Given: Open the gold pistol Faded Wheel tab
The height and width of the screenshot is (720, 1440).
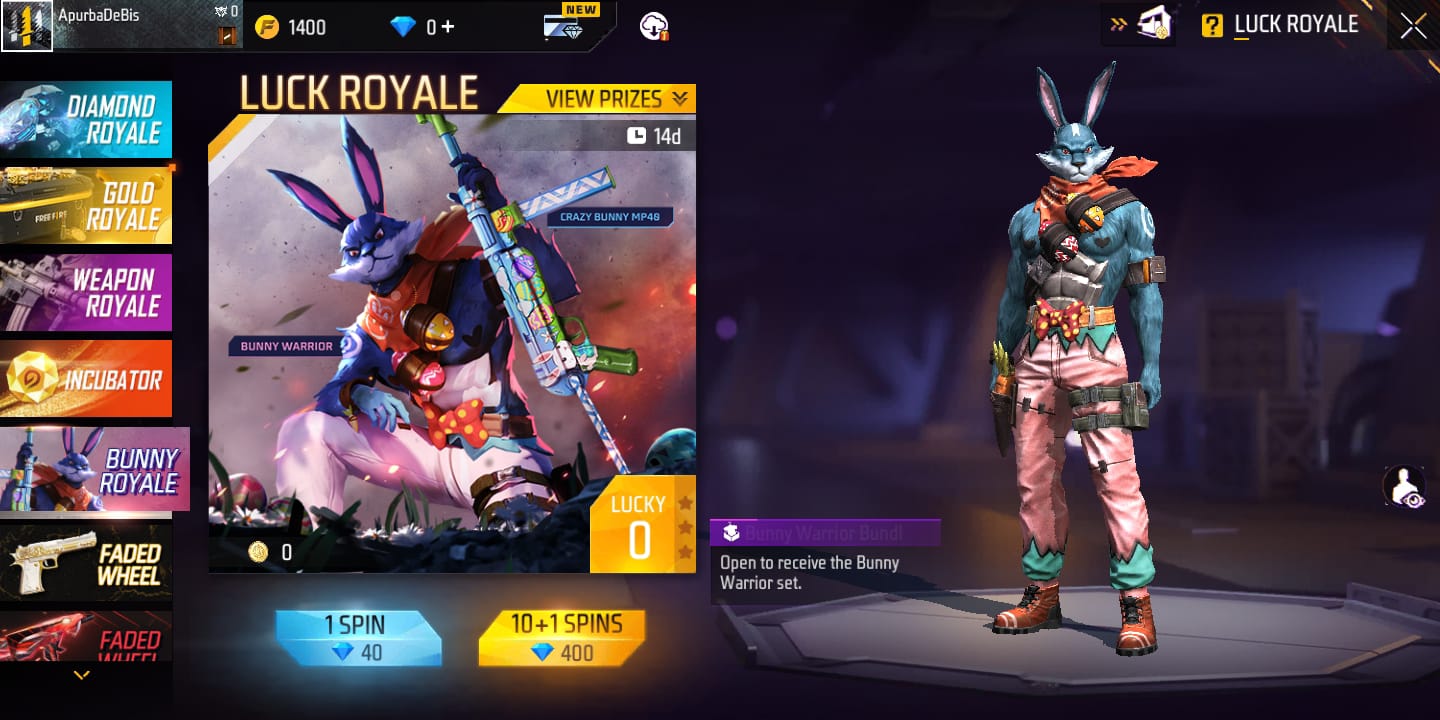Looking at the screenshot, I should tap(86, 562).
